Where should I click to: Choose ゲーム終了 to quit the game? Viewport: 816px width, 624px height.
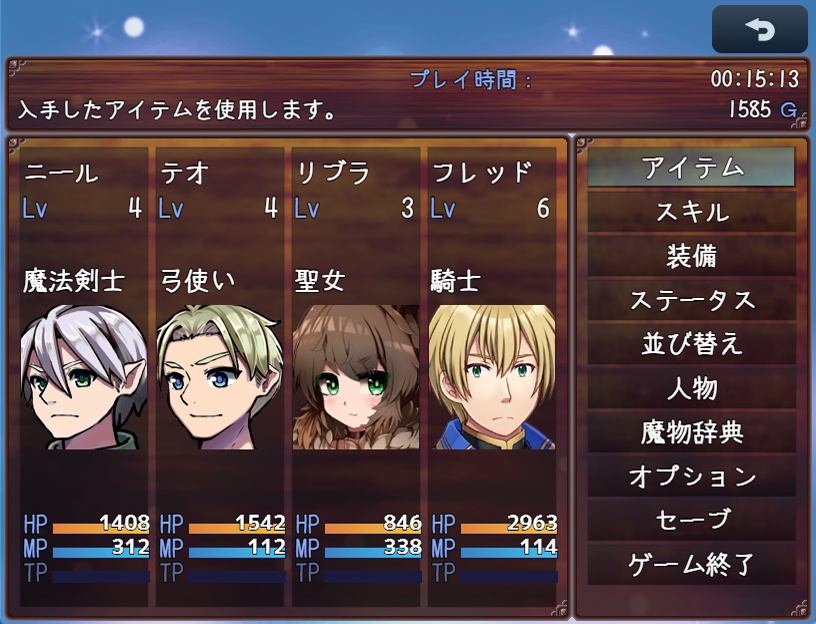(x=691, y=564)
